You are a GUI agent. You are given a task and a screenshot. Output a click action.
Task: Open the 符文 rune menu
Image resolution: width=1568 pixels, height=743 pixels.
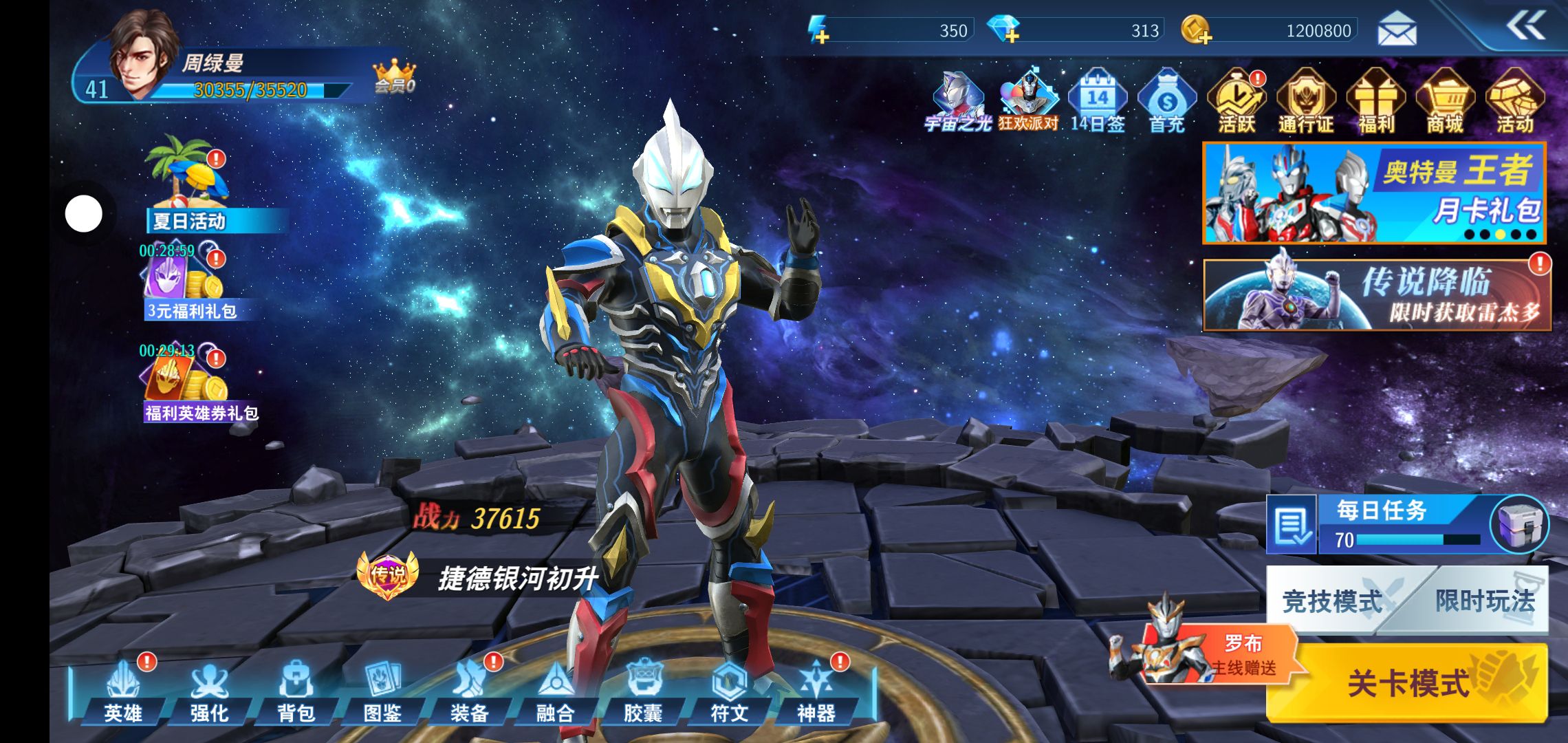(x=729, y=691)
